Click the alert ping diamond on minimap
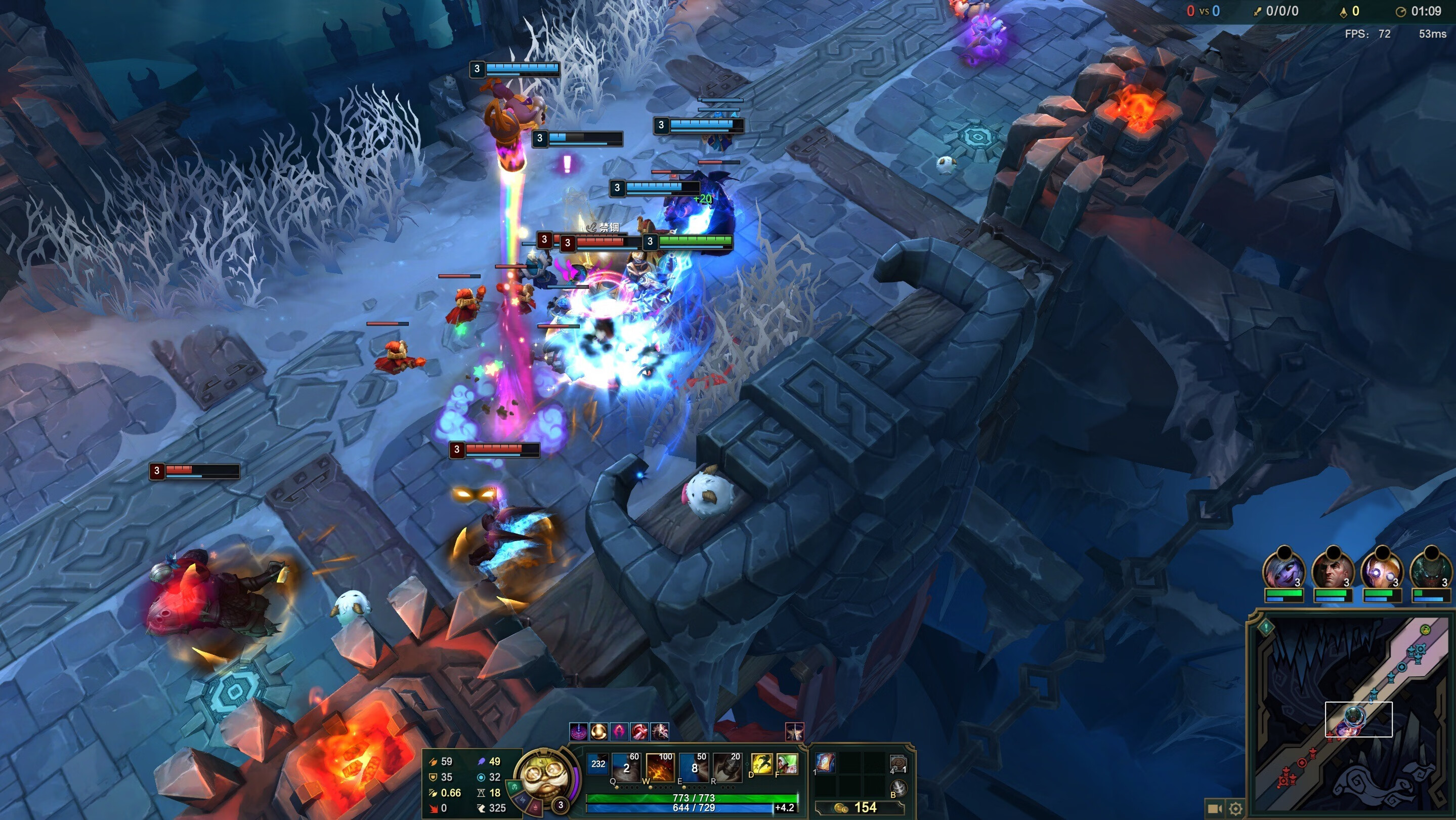The image size is (1456, 820). (x=1266, y=627)
